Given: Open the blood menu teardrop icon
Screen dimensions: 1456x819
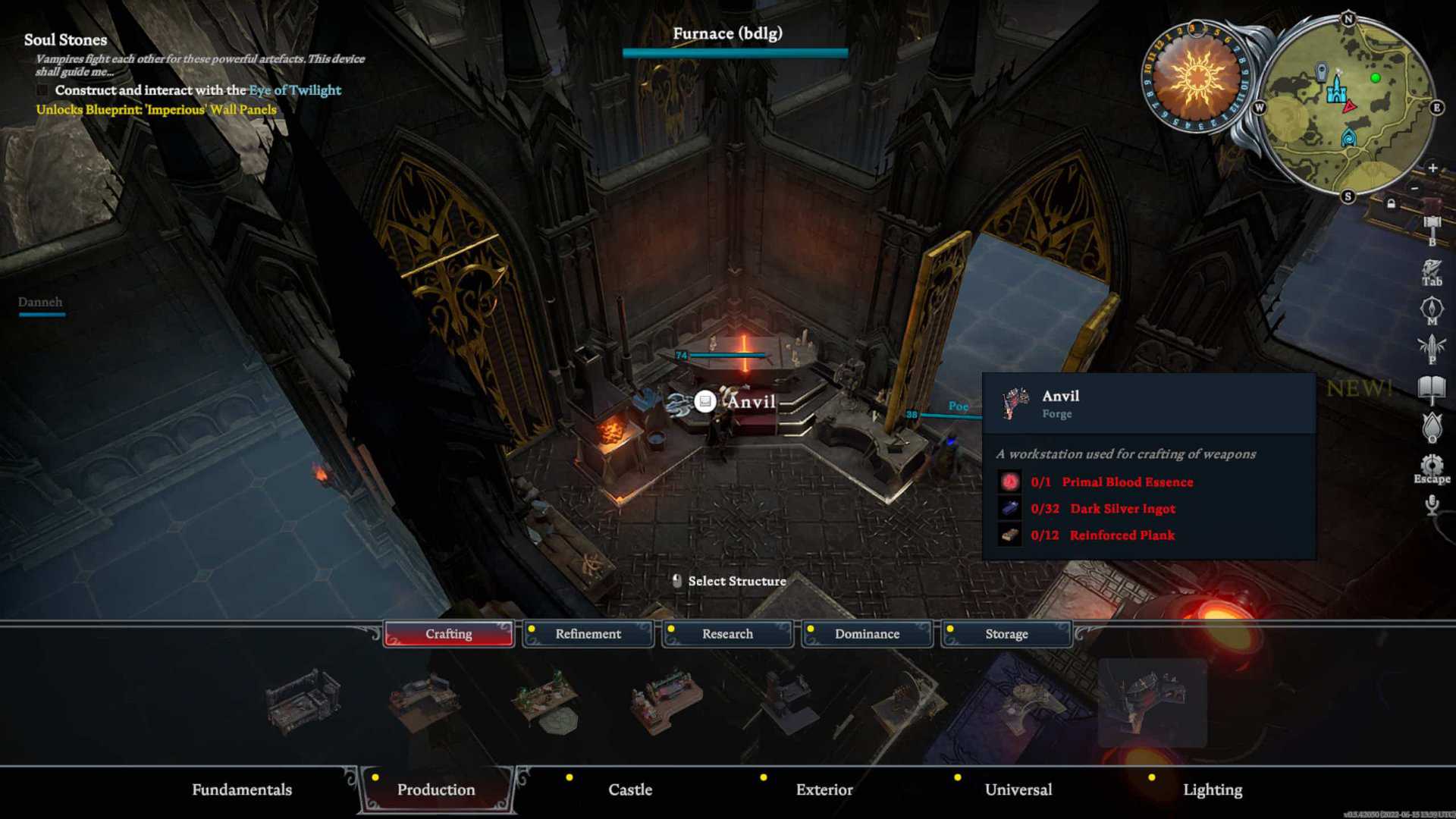Looking at the screenshot, I should pos(1431,425).
